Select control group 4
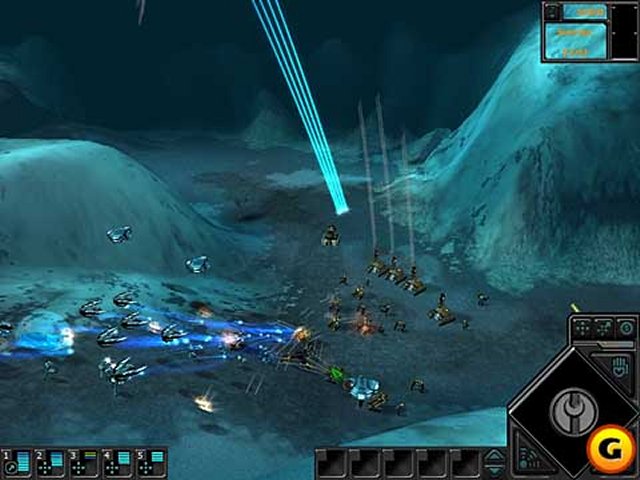The height and width of the screenshot is (480, 640). click(x=117, y=462)
